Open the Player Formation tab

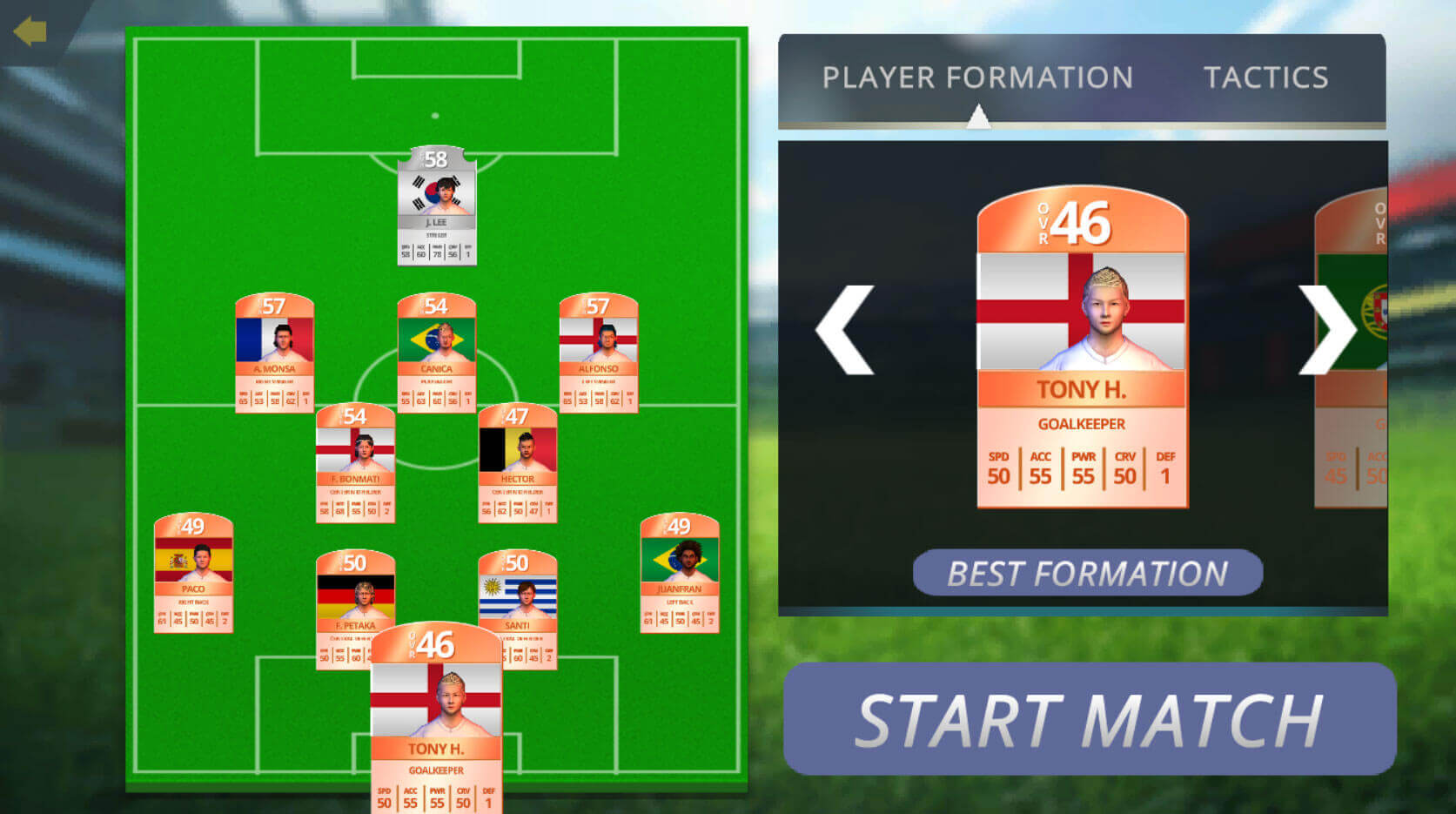click(x=978, y=77)
